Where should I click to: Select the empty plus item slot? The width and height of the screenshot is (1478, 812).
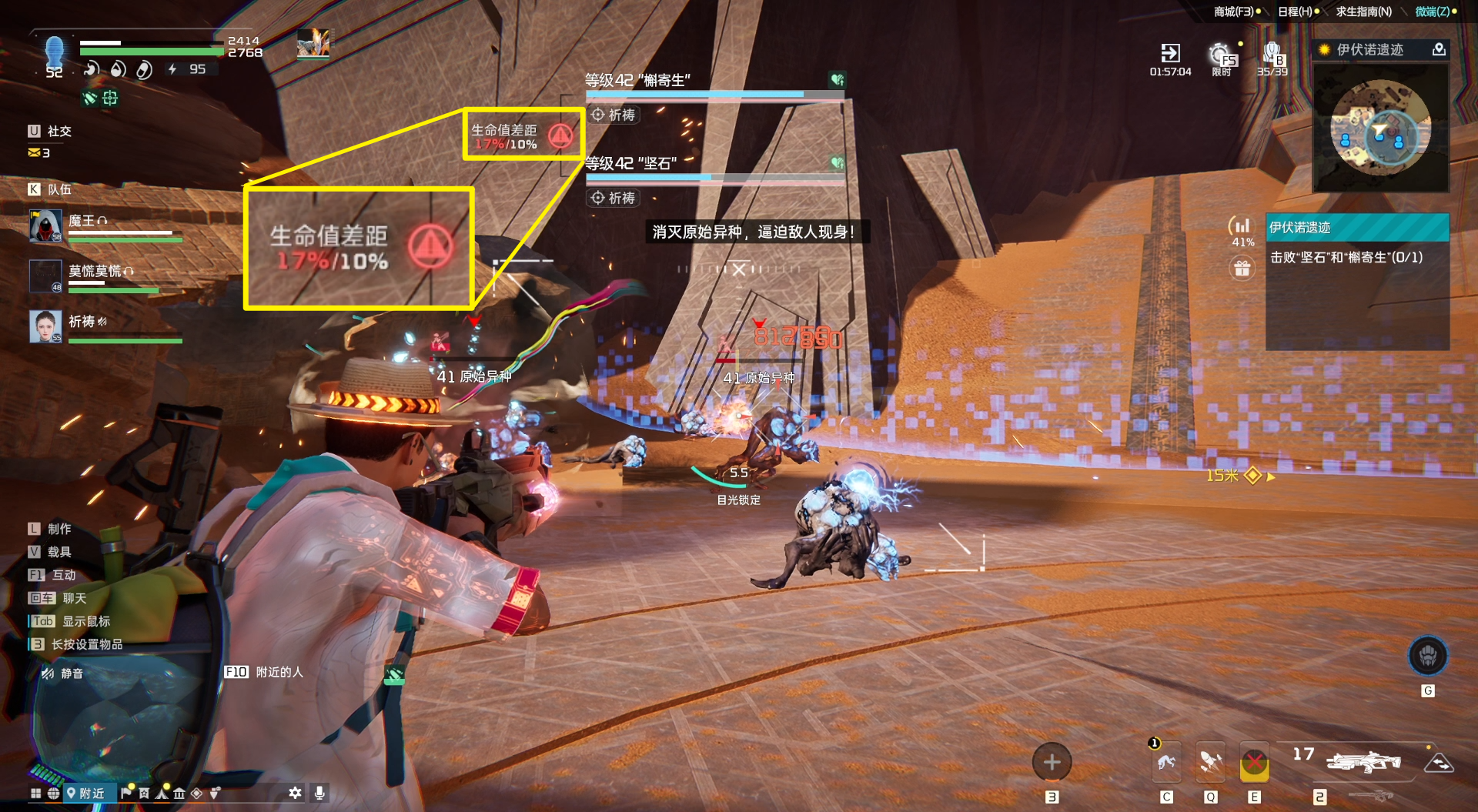(1052, 763)
